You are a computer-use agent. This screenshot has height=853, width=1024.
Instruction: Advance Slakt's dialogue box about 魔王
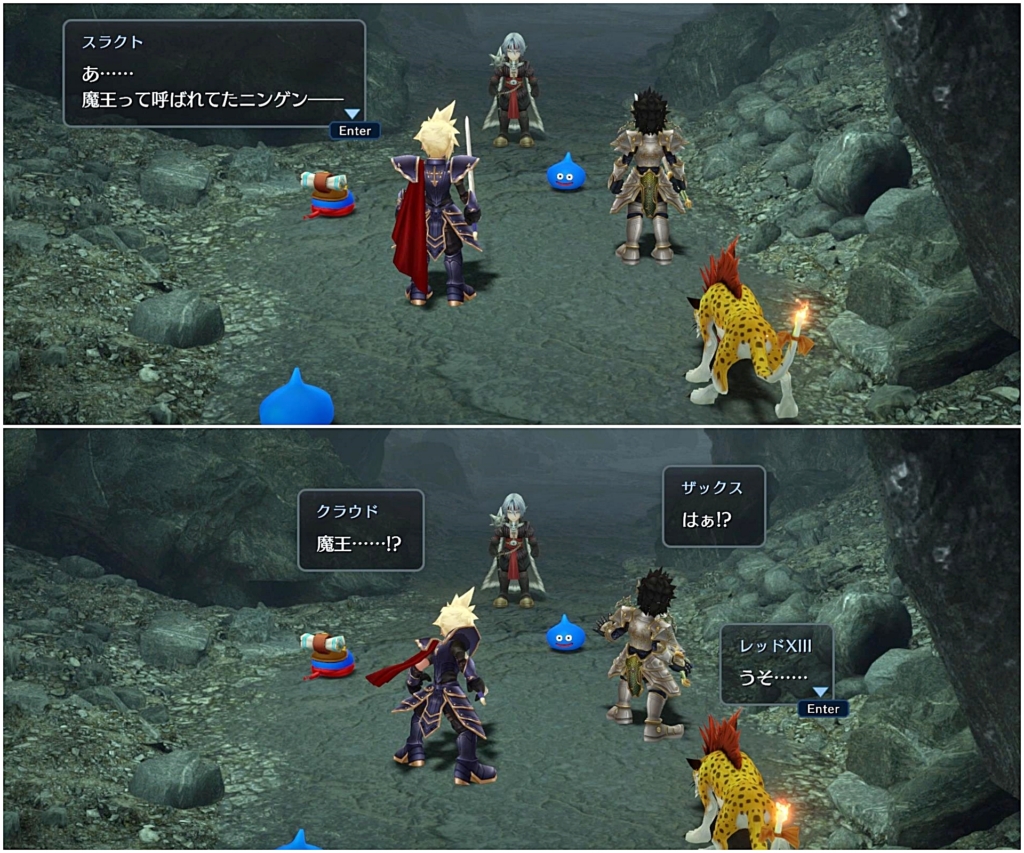click(354, 129)
